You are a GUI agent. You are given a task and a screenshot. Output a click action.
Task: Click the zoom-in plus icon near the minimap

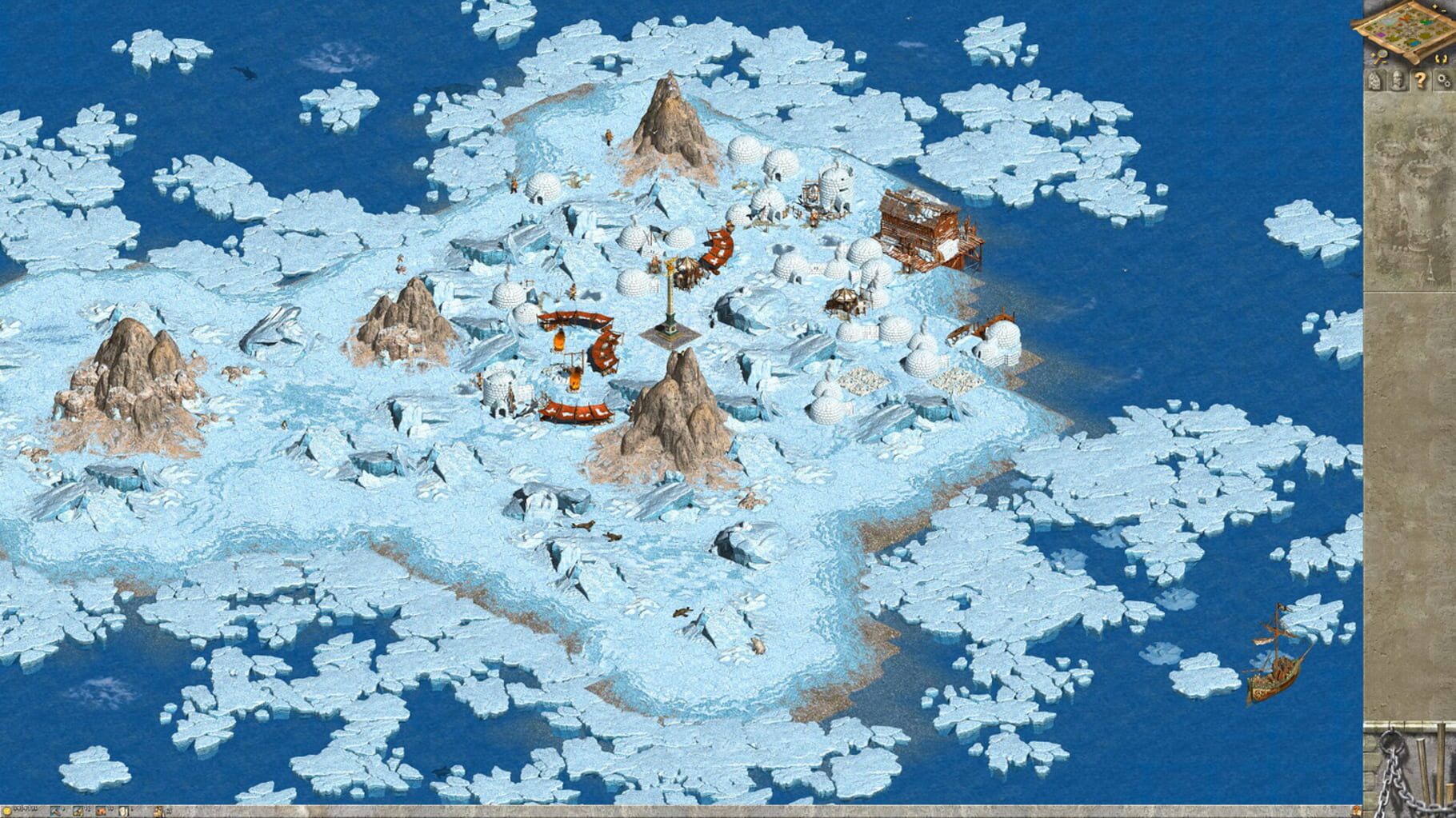pos(1434,6)
